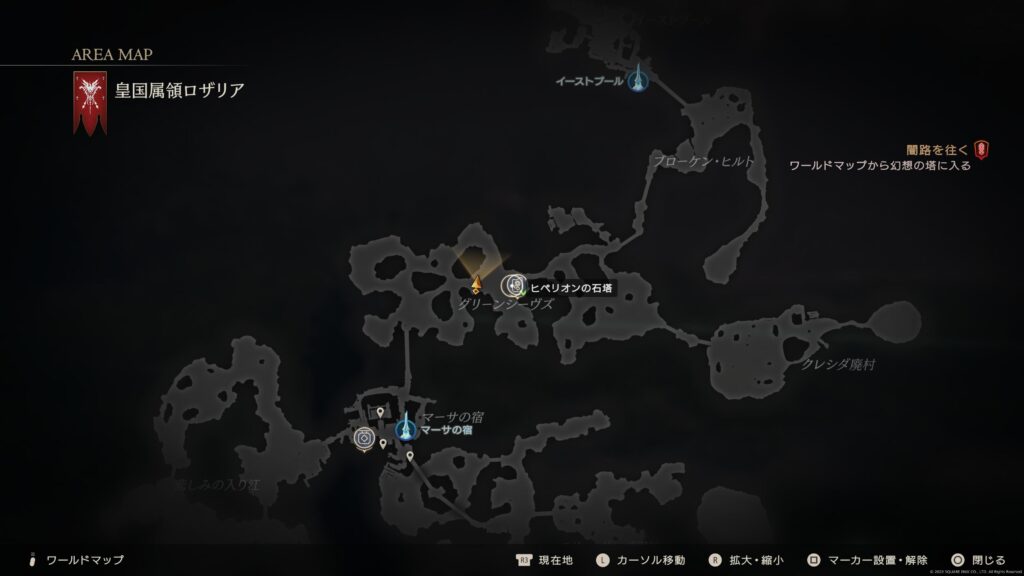
Task: Select the マーサの宿 obelisk marker
Action: [x=406, y=429]
